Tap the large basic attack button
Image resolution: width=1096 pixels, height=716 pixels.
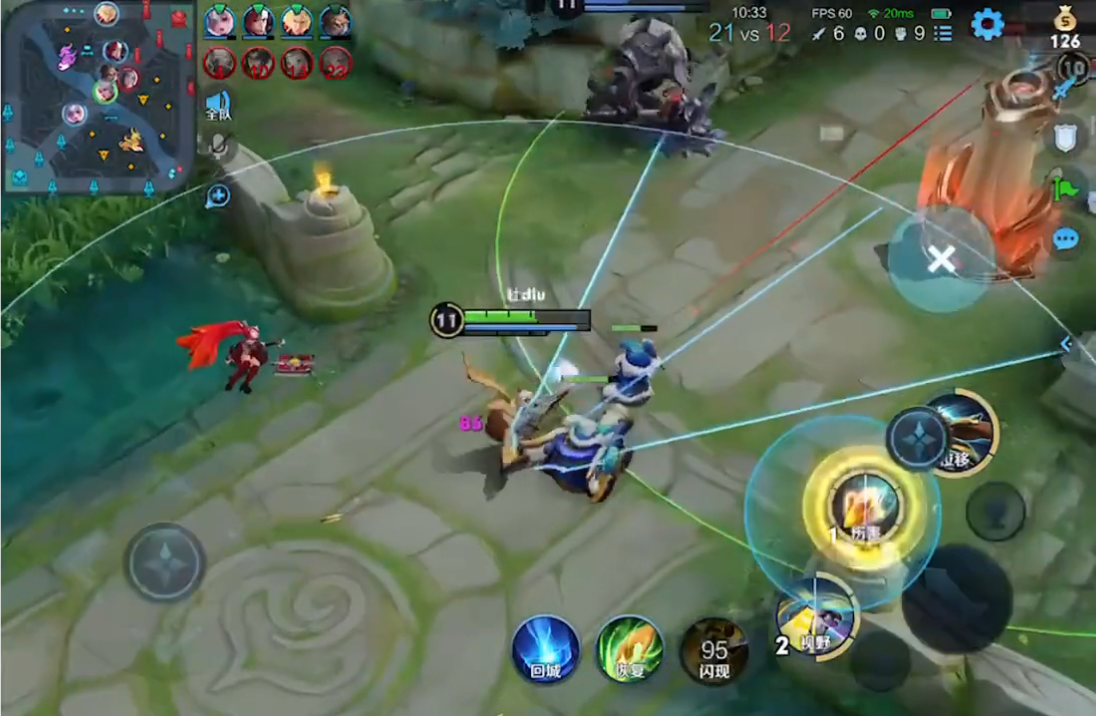957,599
